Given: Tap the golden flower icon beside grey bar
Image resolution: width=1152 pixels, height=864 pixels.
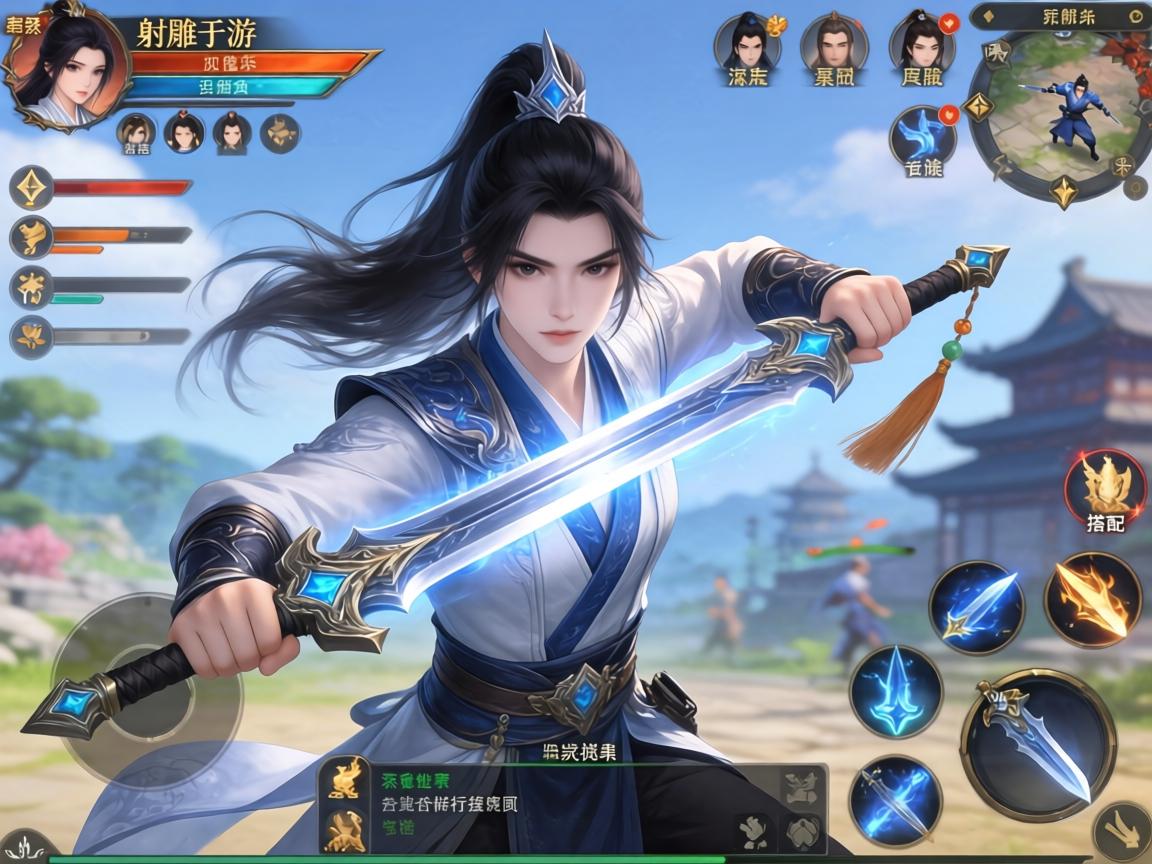Looking at the screenshot, I should coord(31,336).
